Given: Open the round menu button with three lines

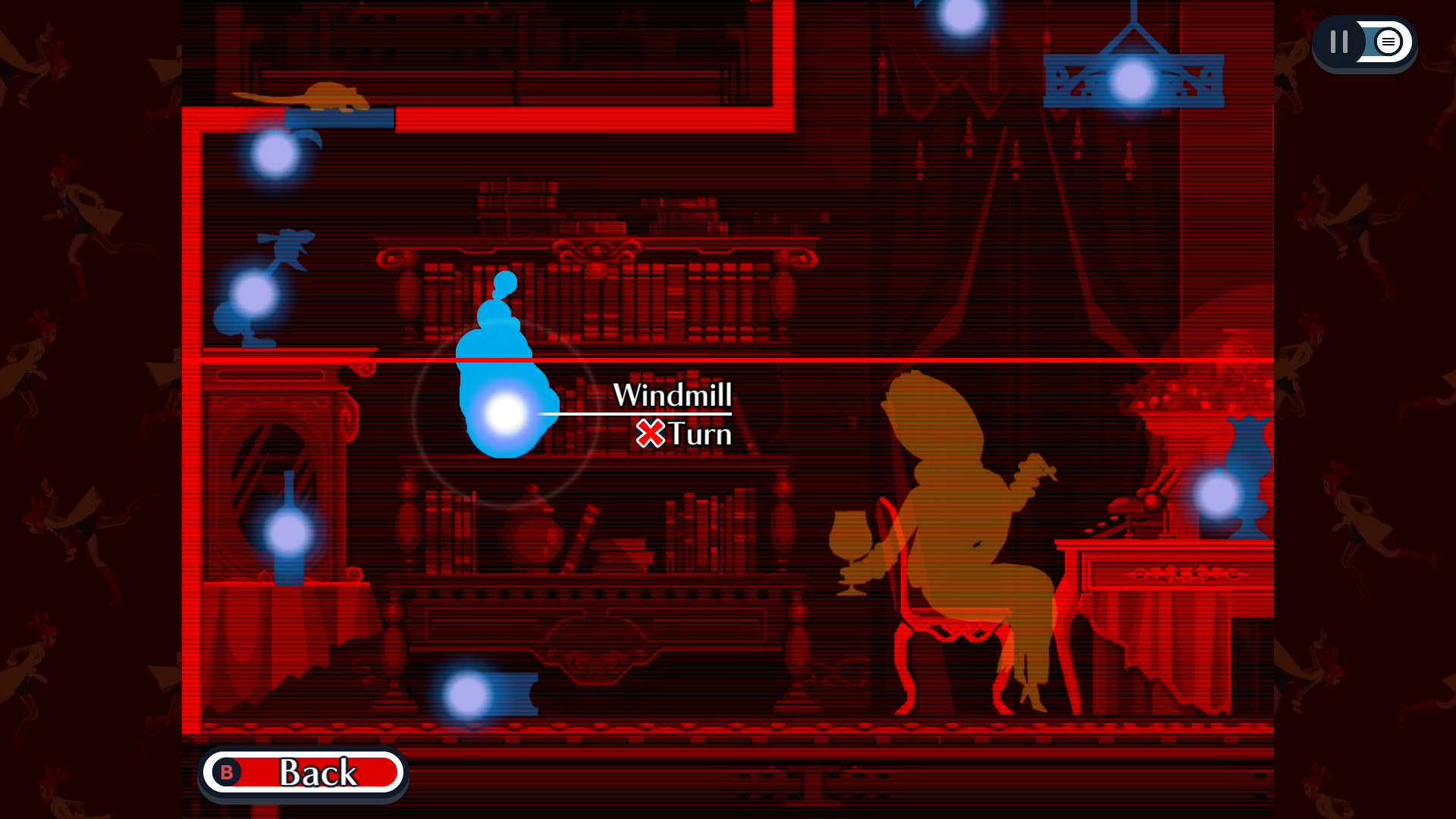Looking at the screenshot, I should point(1388,42).
